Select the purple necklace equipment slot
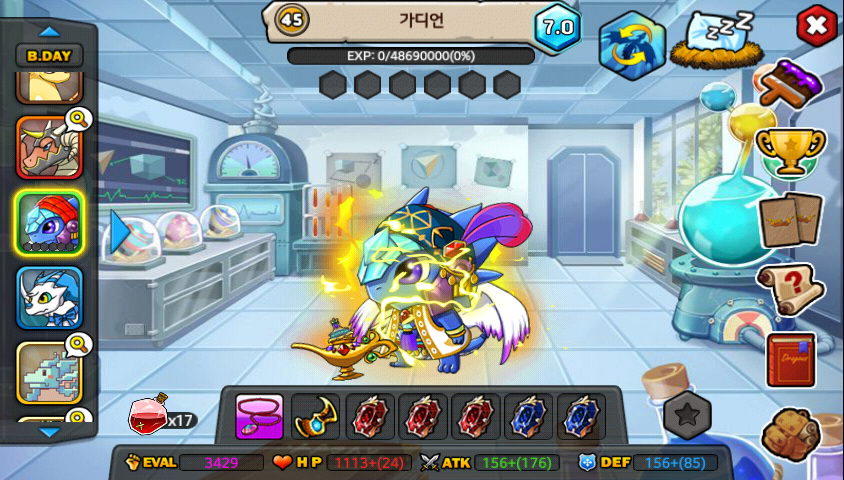The height and width of the screenshot is (480, 844). pyautogui.click(x=259, y=417)
